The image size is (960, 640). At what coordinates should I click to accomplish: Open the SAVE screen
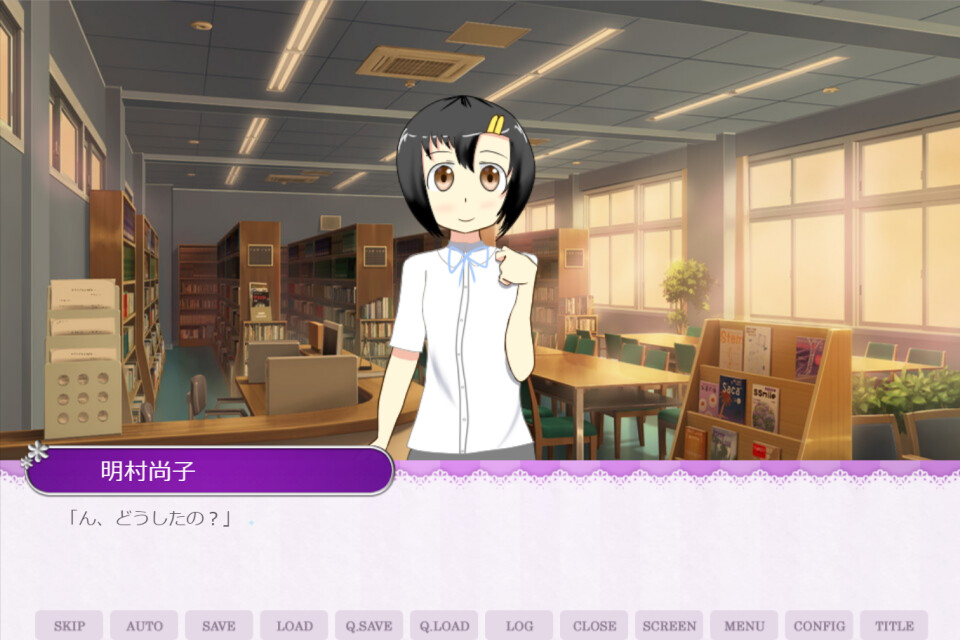[x=219, y=626]
